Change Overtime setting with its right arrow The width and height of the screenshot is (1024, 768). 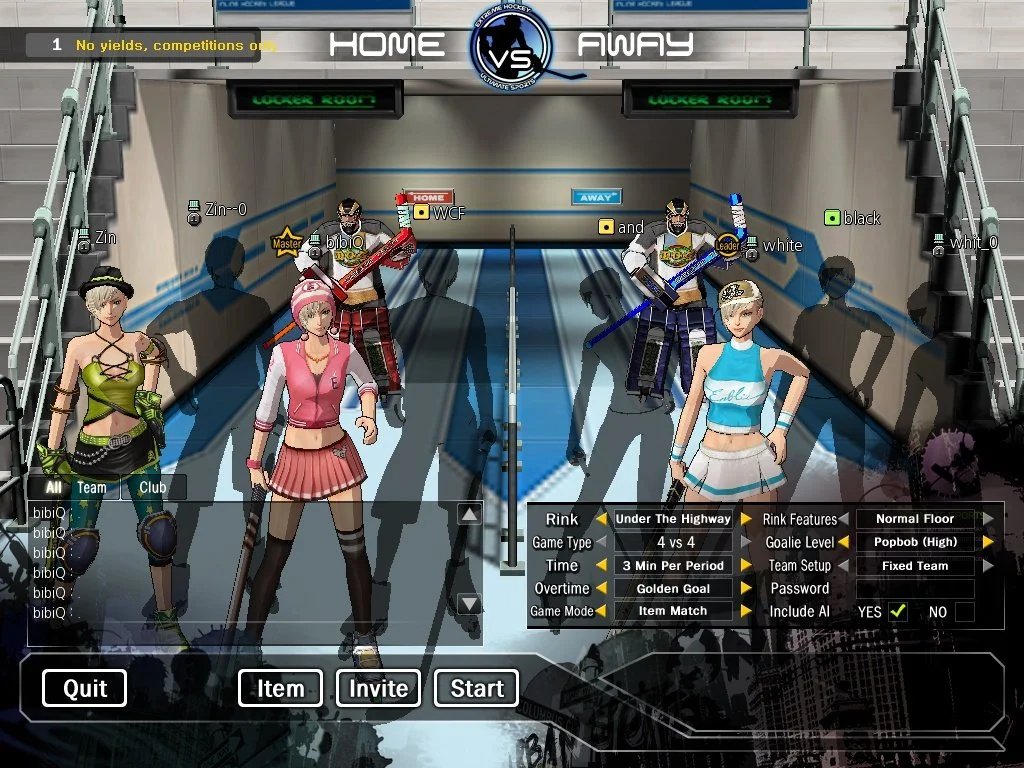pyautogui.click(x=745, y=589)
